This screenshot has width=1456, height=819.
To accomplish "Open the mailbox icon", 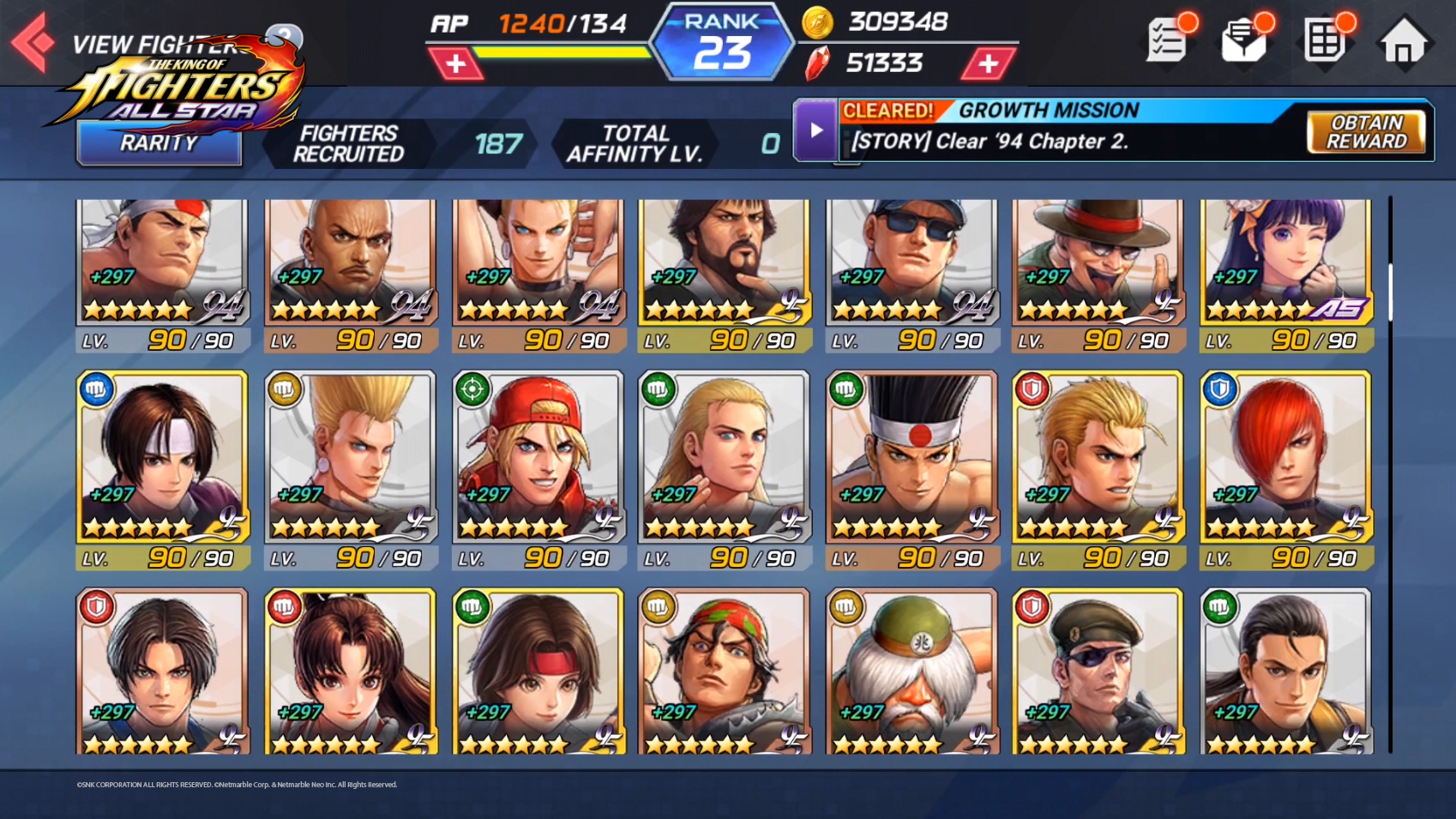I will coord(1243,41).
